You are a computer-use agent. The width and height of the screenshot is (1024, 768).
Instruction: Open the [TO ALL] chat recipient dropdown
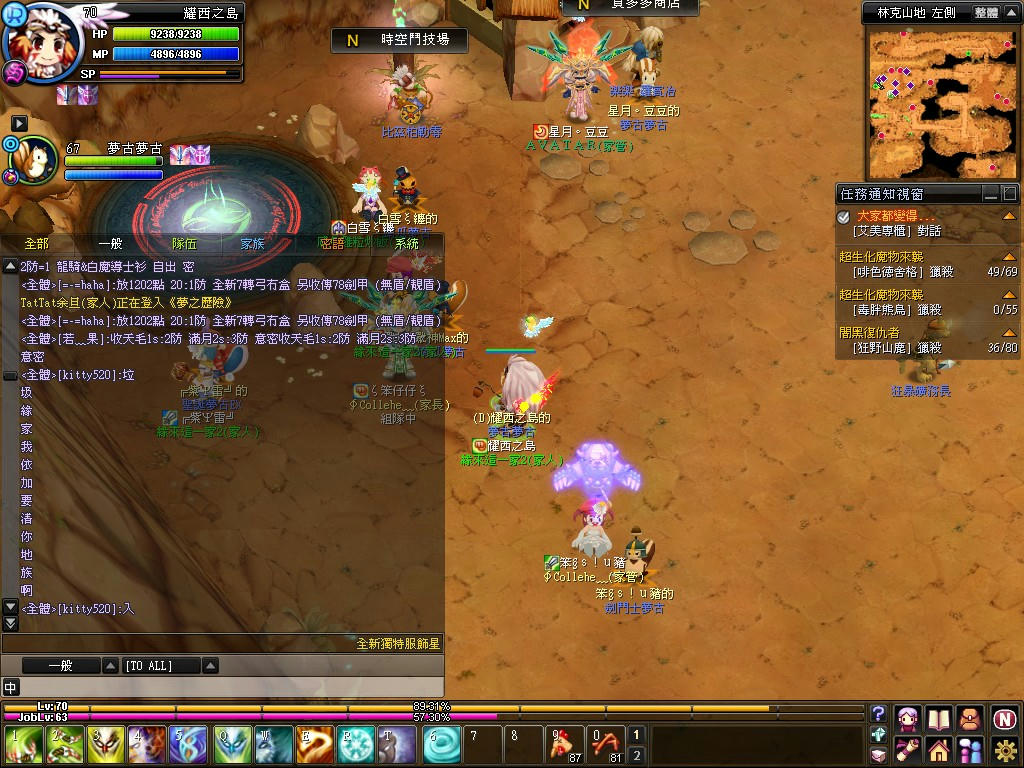click(210, 665)
